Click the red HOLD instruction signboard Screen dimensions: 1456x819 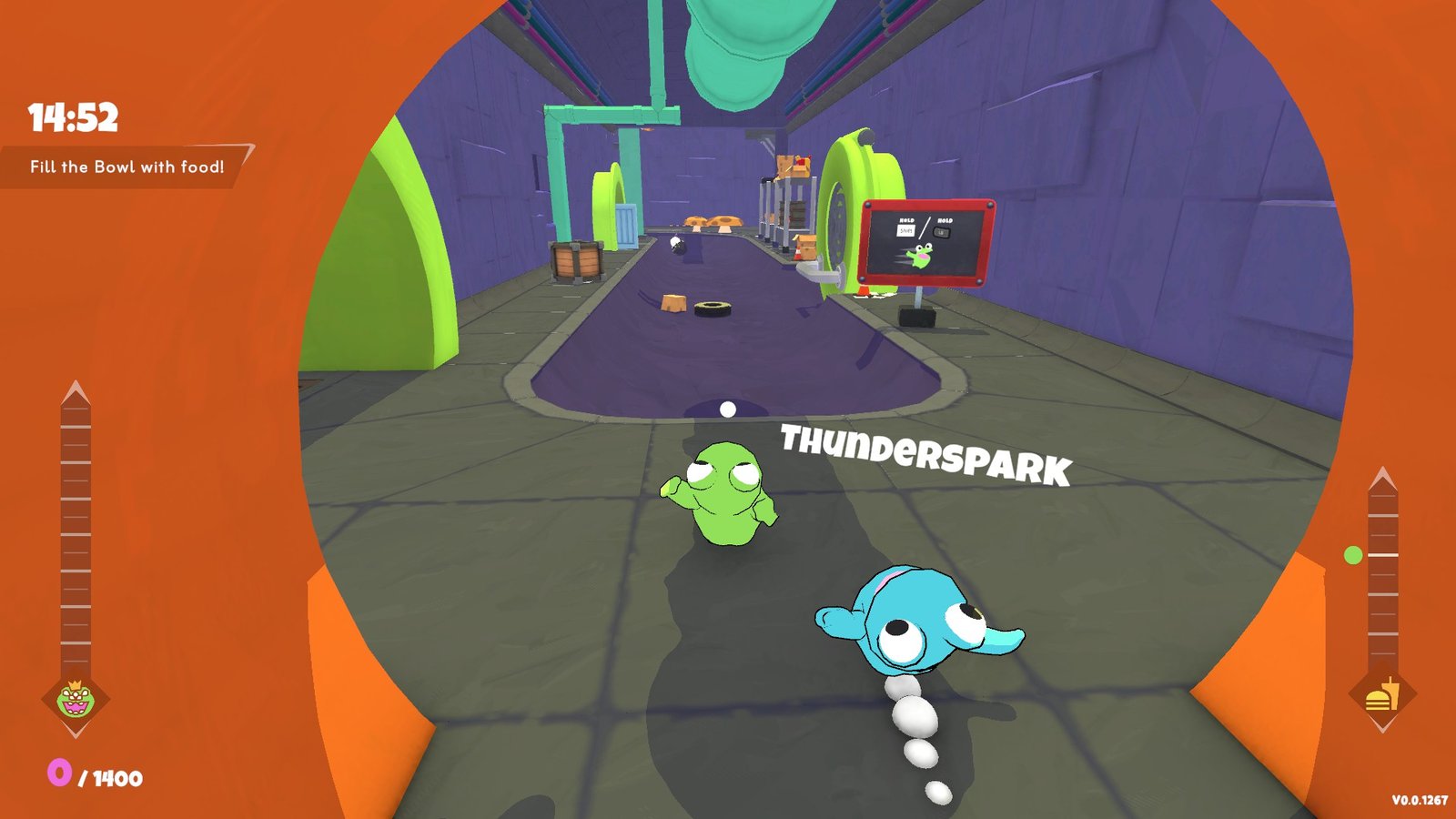924,241
